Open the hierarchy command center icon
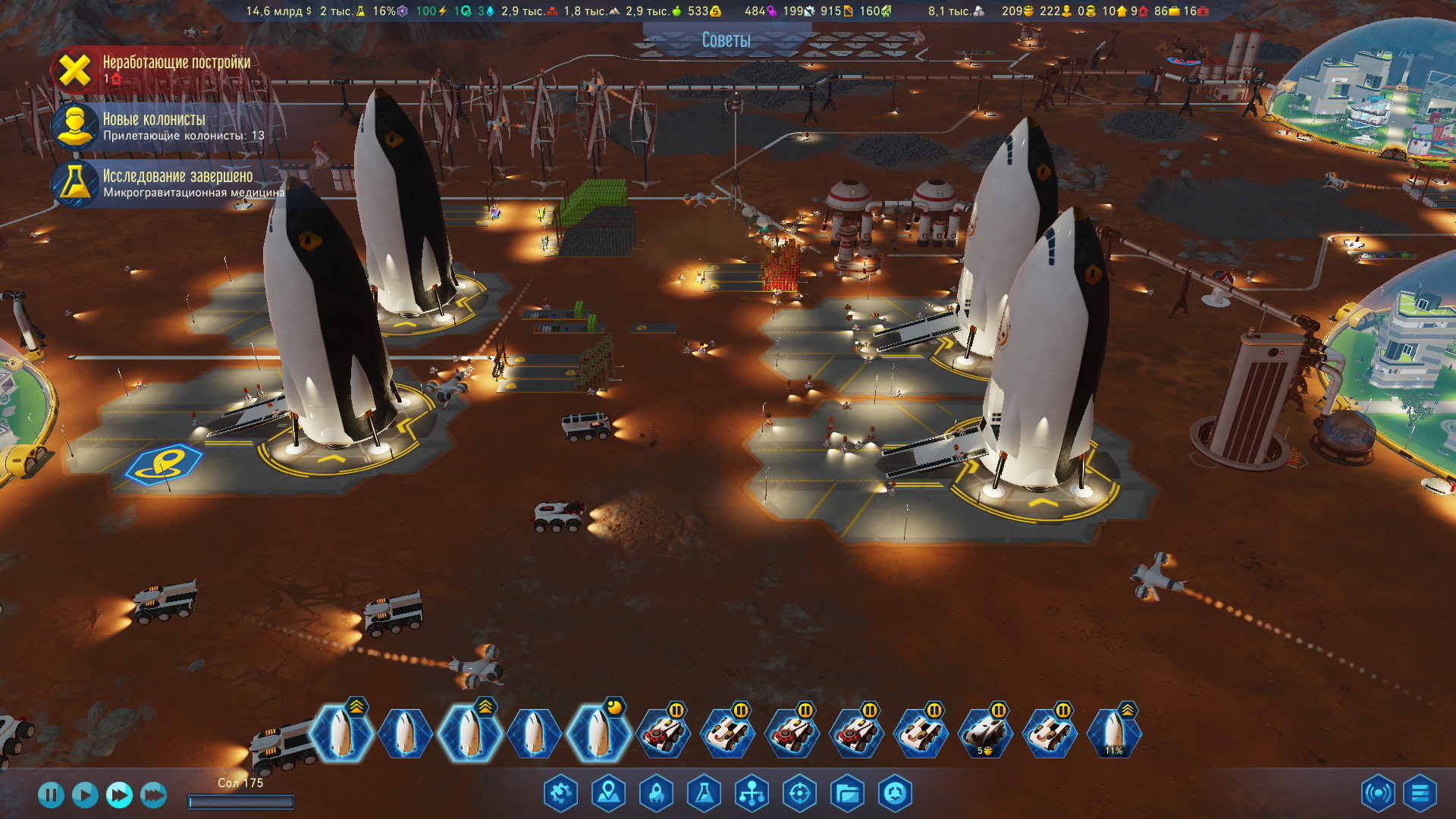Viewport: 1456px width, 819px height. click(752, 794)
